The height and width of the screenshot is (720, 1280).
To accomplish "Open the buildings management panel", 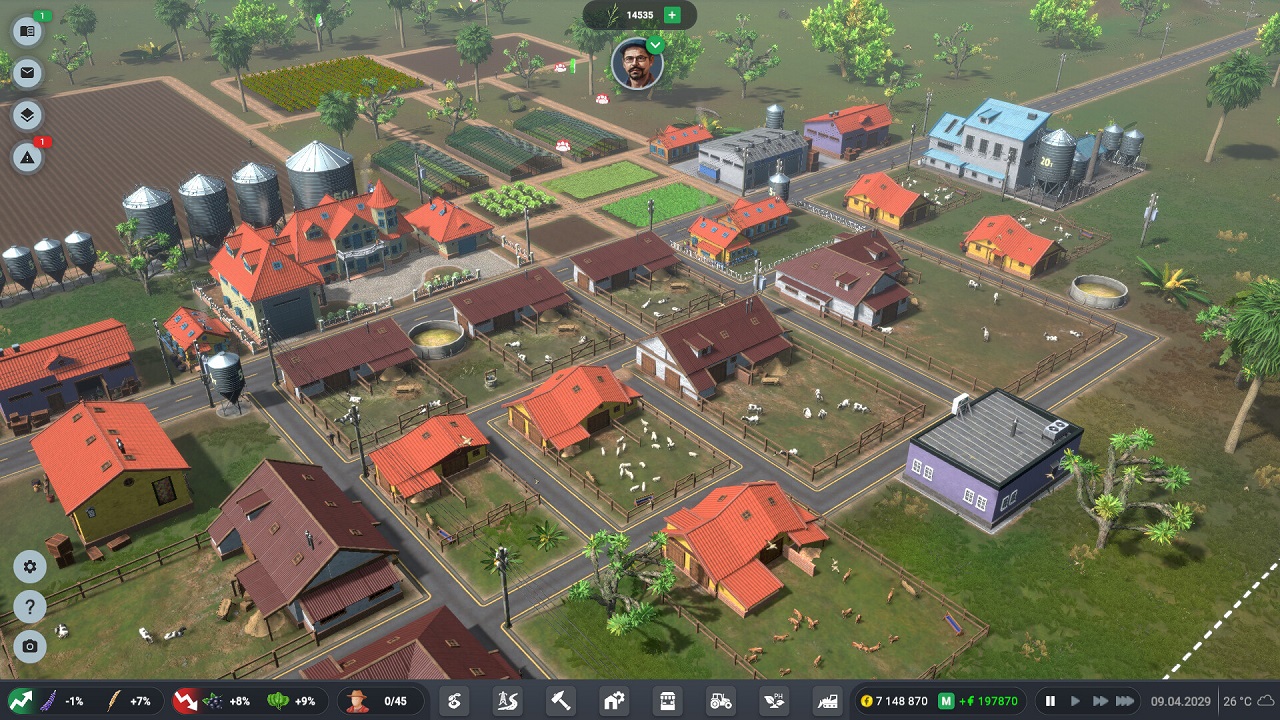I will 614,700.
